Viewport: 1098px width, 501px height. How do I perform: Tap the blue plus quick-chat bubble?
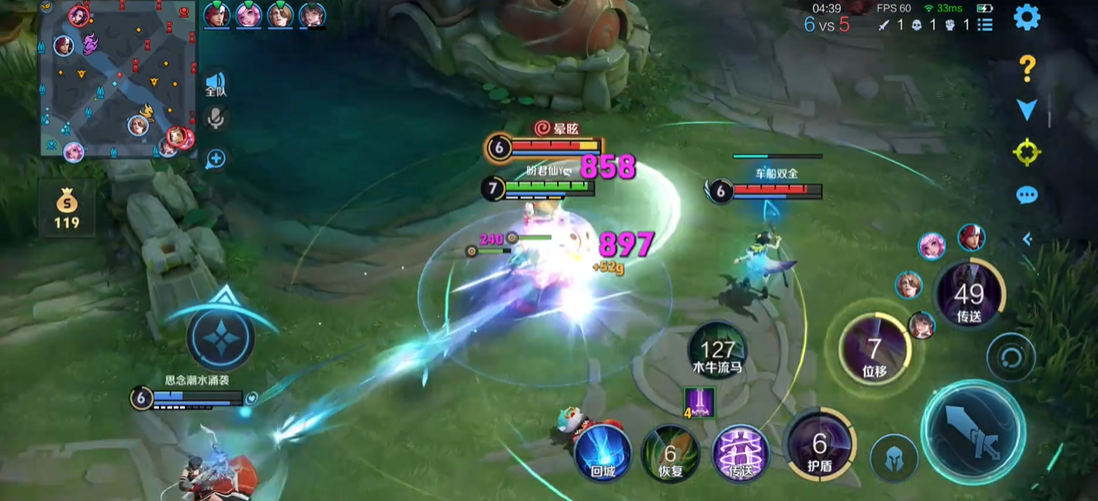click(x=215, y=158)
